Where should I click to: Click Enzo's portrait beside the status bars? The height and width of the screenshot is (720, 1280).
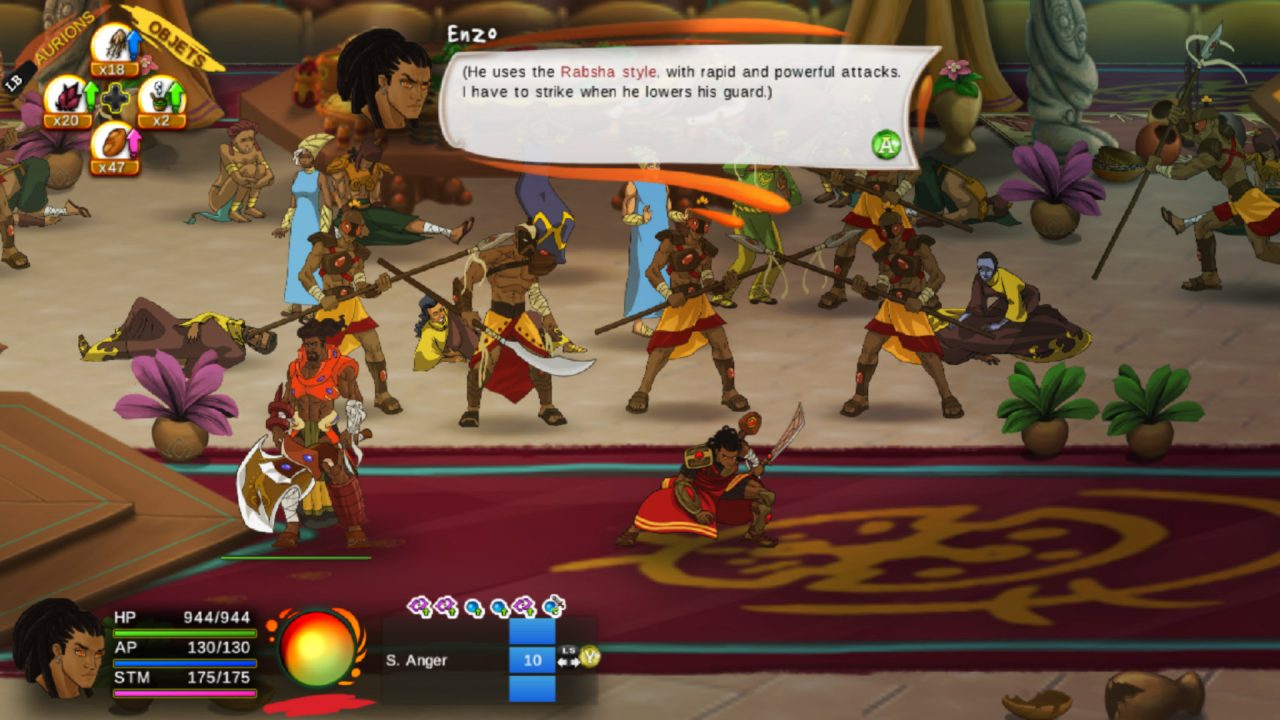[x=58, y=648]
